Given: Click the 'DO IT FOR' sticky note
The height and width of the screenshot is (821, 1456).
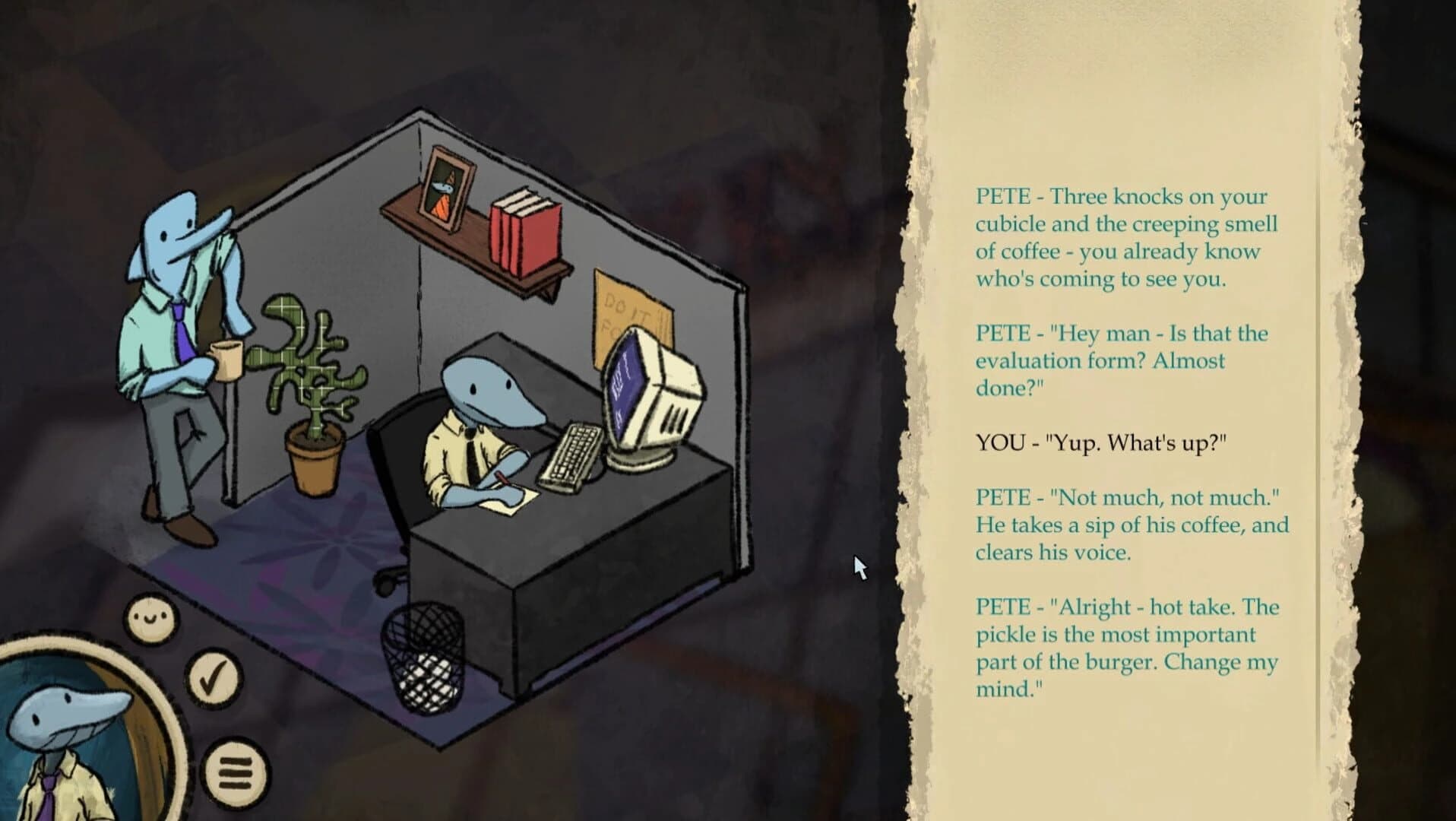Looking at the screenshot, I should point(625,300).
